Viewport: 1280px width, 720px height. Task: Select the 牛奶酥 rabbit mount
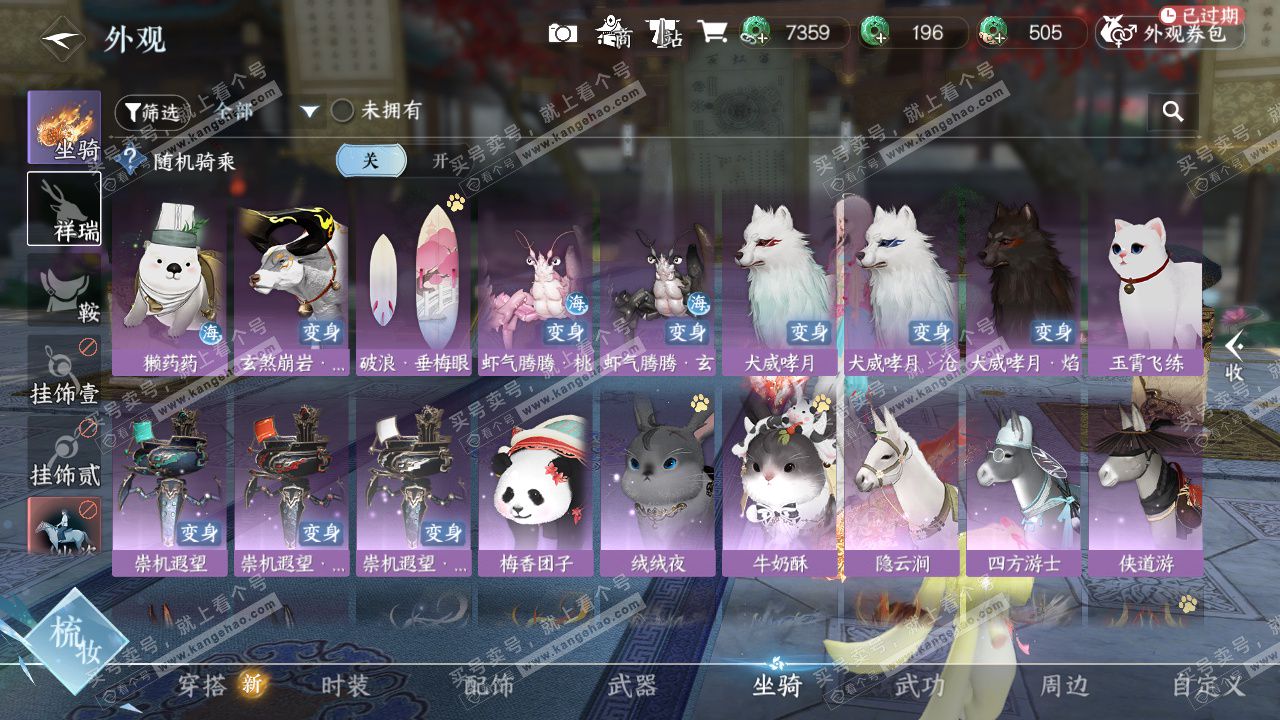click(x=780, y=485)
